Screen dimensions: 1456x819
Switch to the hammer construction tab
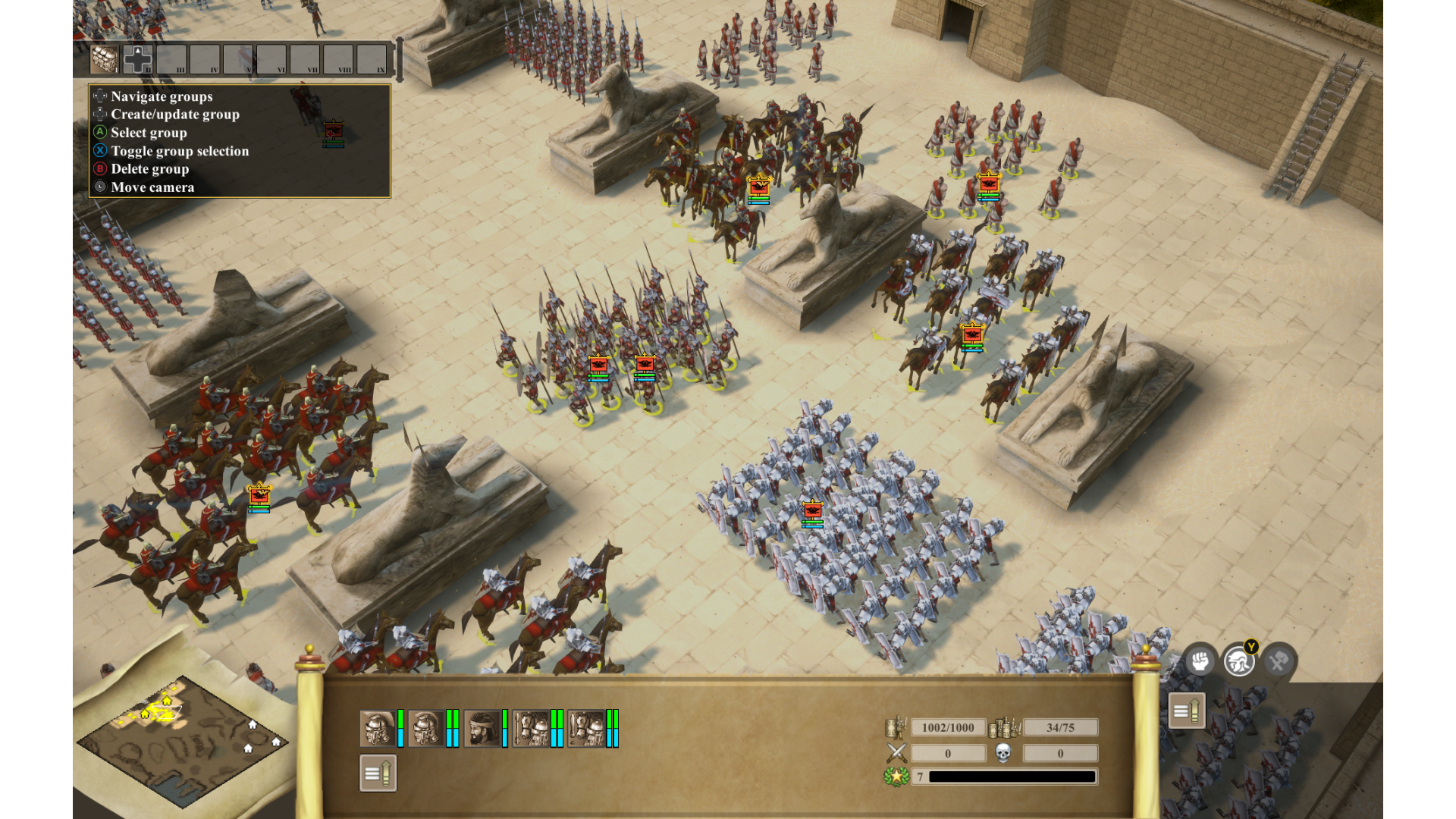coord(1279,661)
